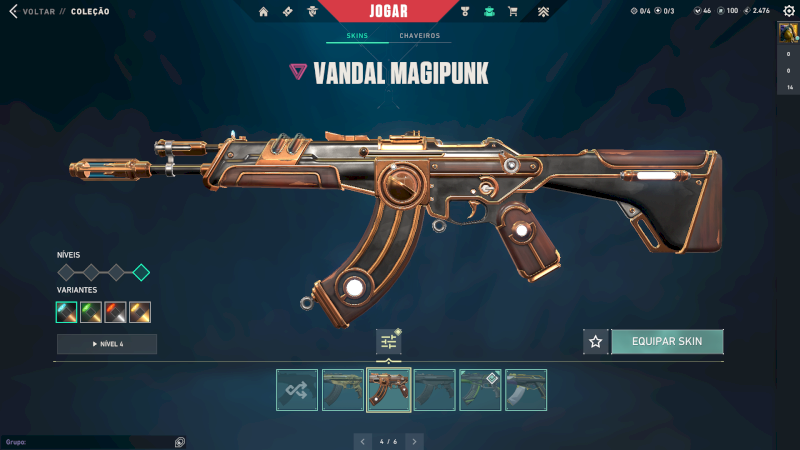Open the settings gear icon
Screen dimensions: 800x450
click(x=788, y=11)
